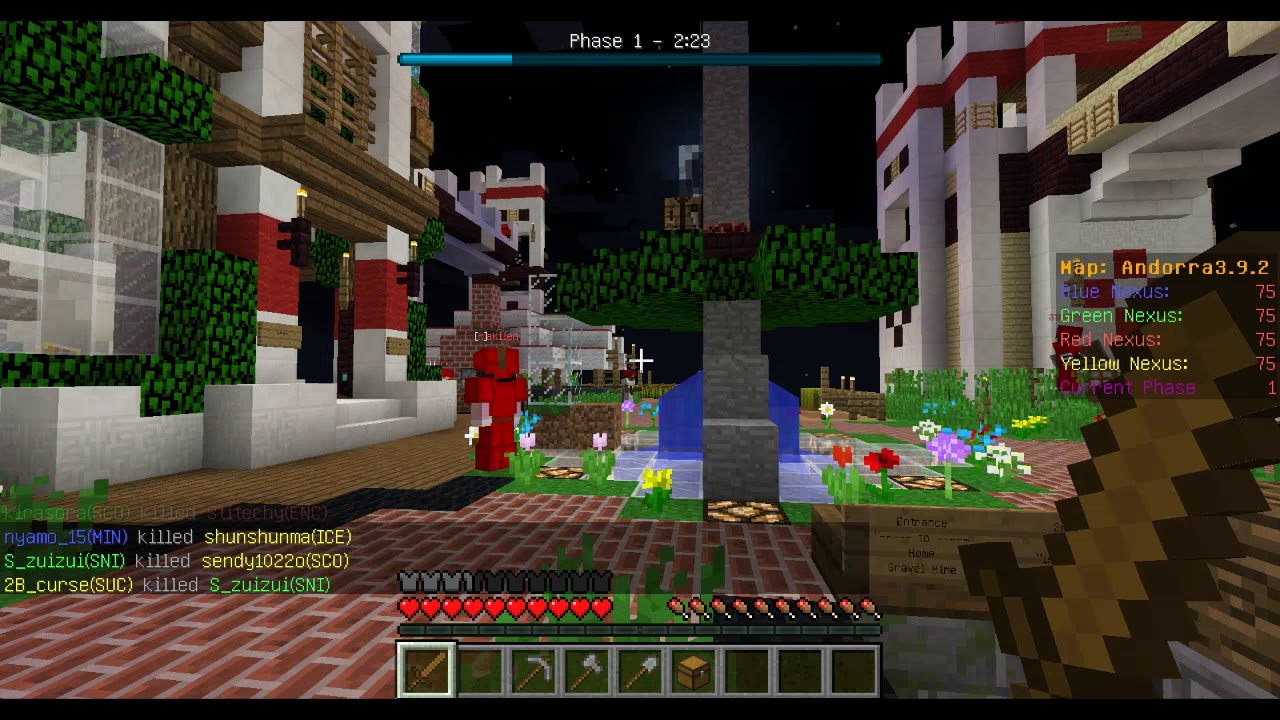Click the red-armored player's nameplate
1280x720 pixels.
(497, 336)
